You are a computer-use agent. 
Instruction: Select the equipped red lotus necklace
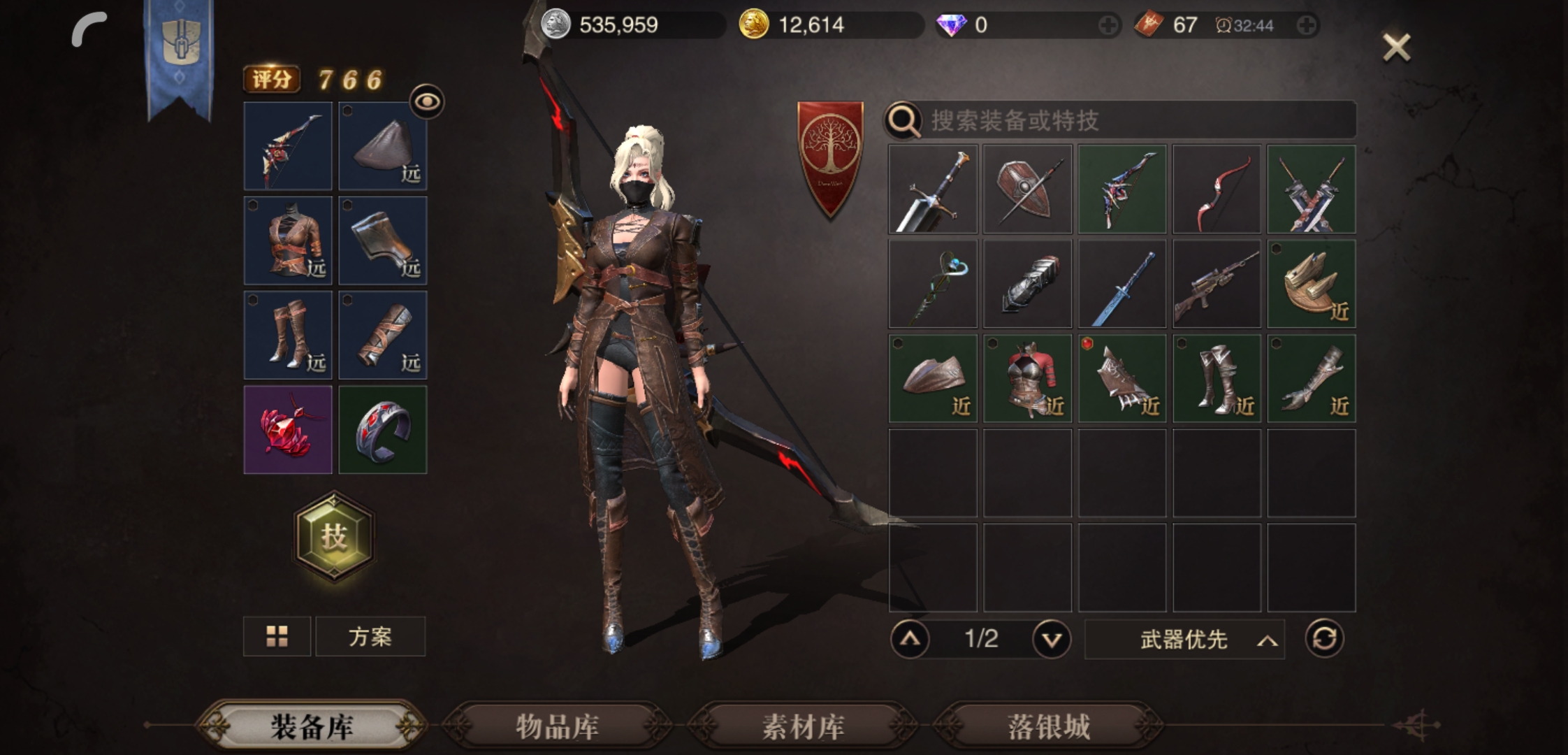point(287,429)
